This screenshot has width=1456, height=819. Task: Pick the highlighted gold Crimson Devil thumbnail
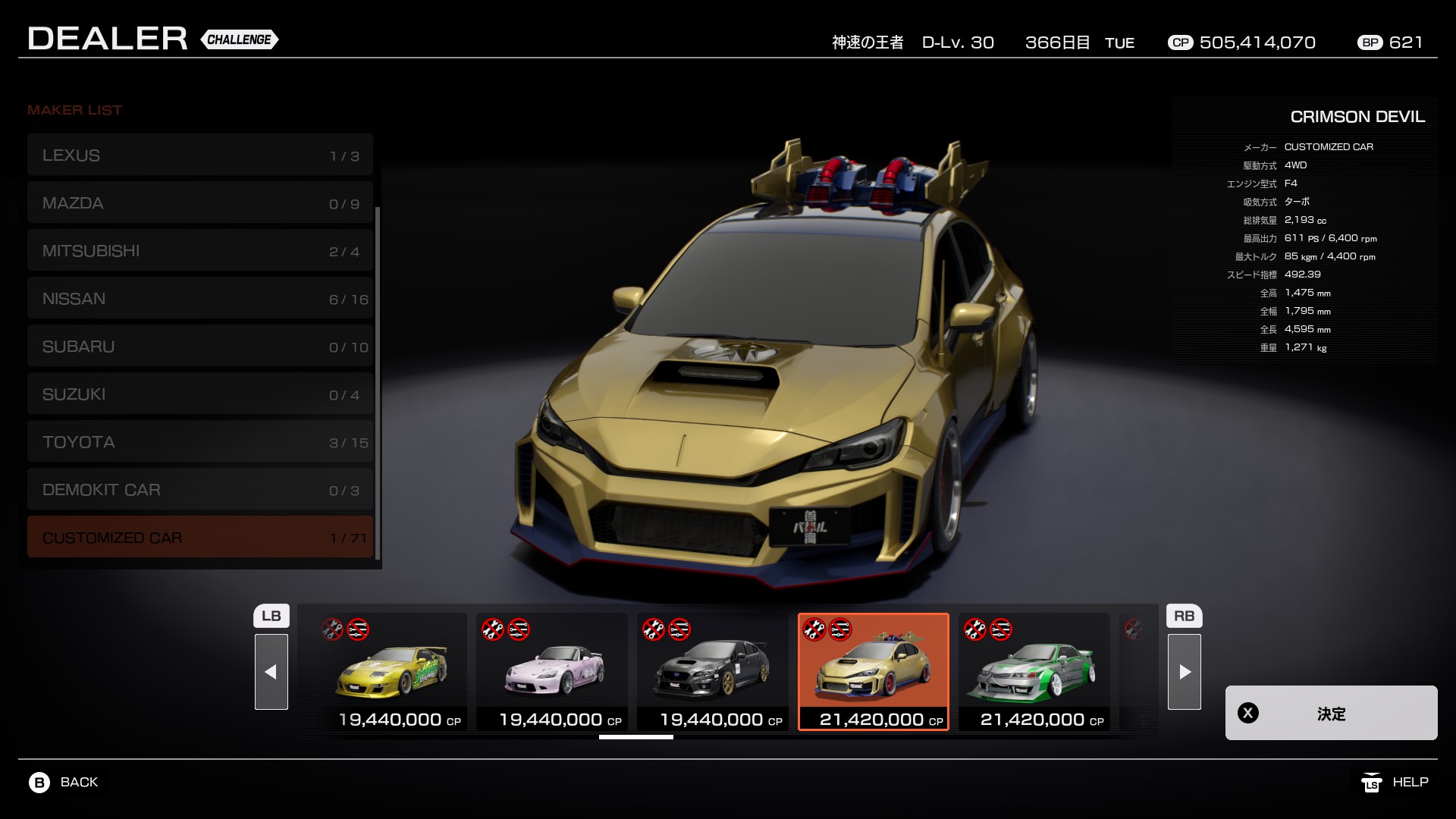click(874, 671)
